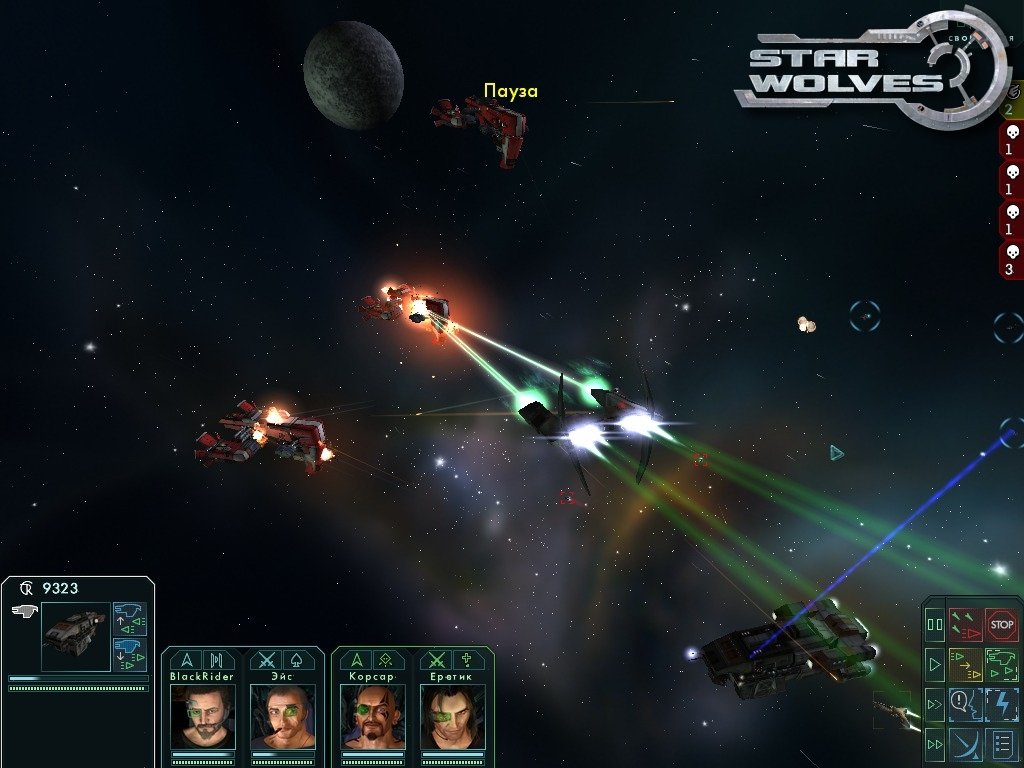Select the enemy group marked 3
The image size is (1024, 768).
[1011, 260]
